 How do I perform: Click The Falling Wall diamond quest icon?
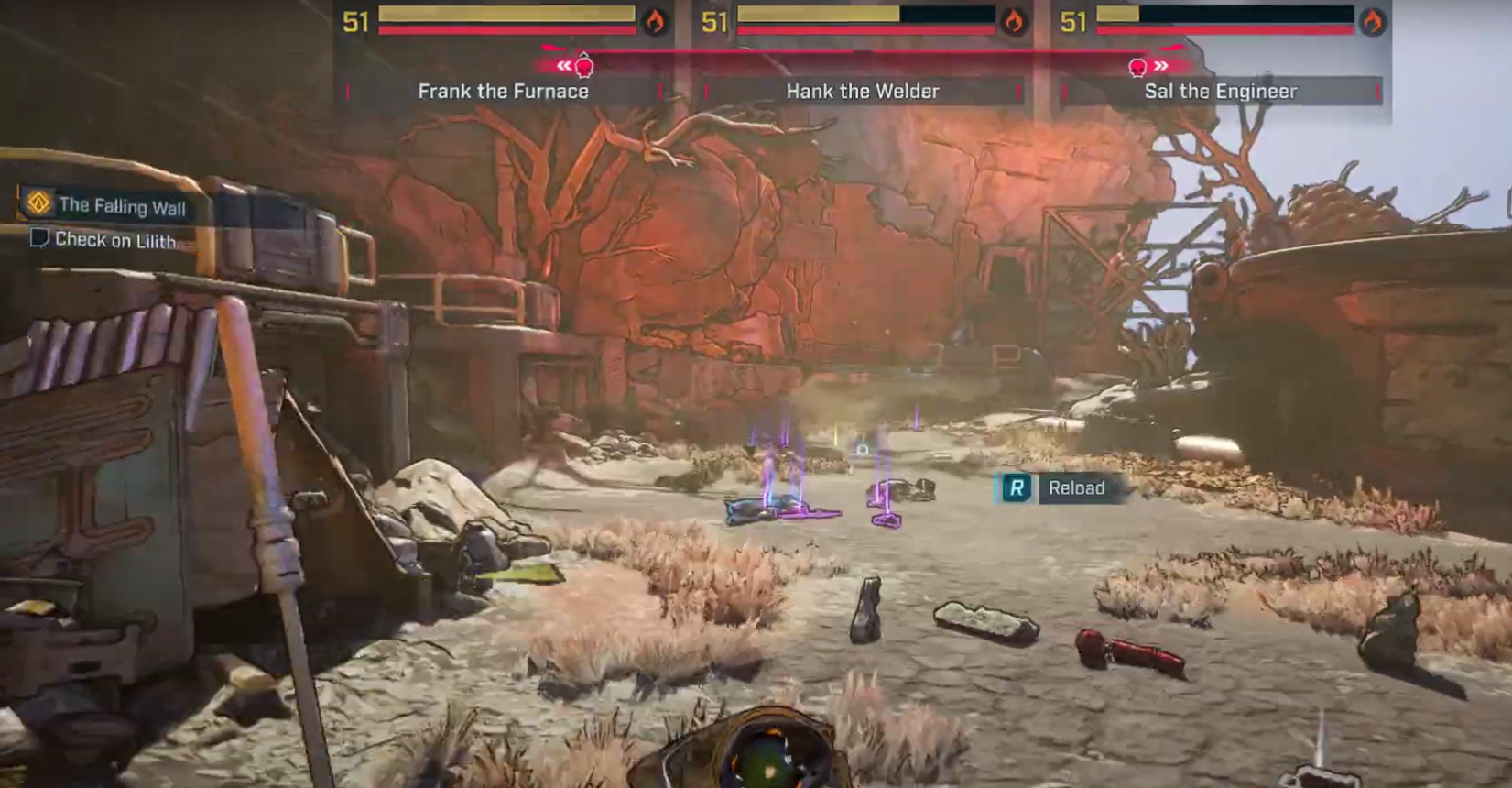click(x=38, y=202)
